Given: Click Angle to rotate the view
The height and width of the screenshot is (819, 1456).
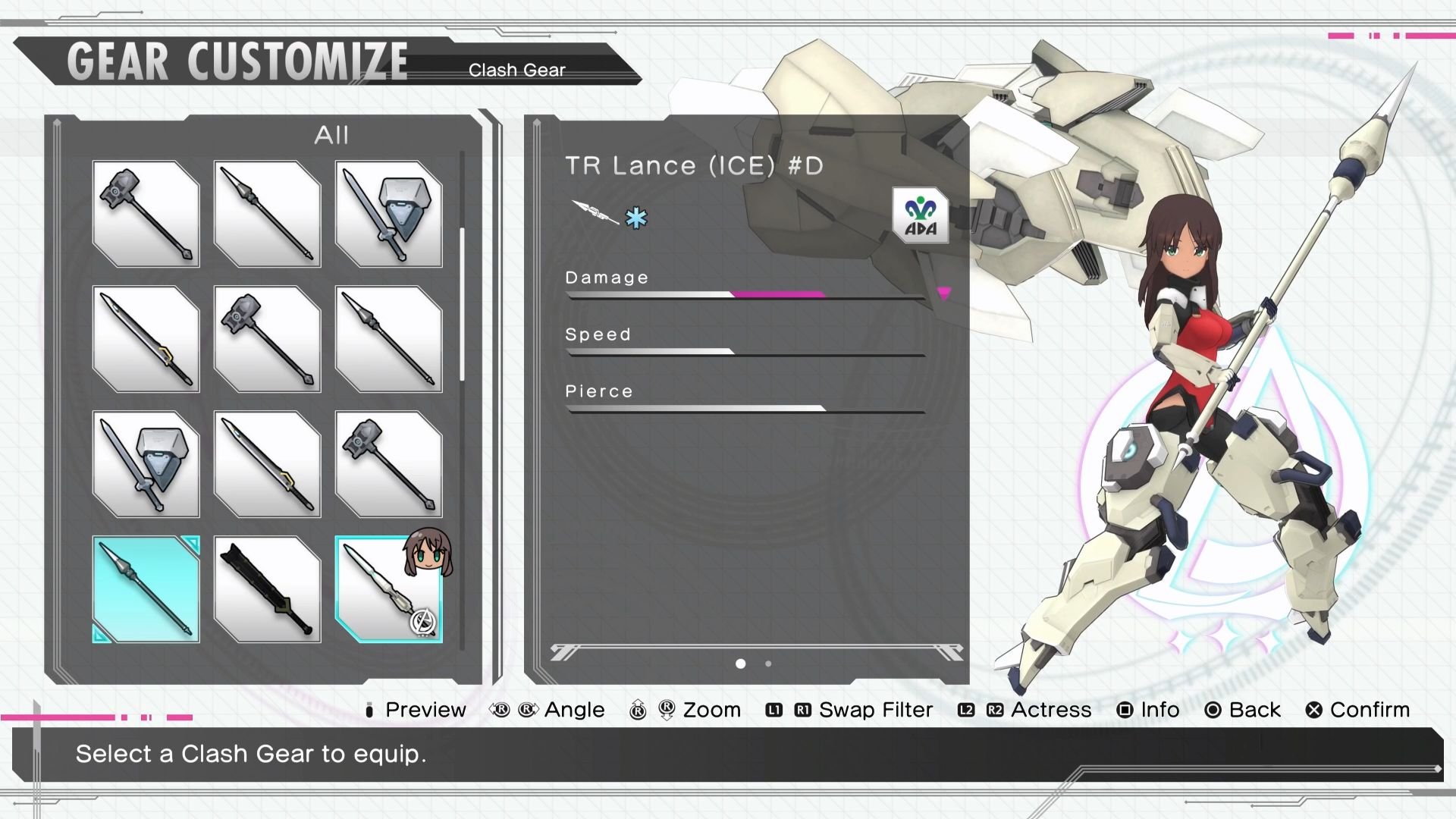Looking at the screenshot, I should tap(574, 710).
